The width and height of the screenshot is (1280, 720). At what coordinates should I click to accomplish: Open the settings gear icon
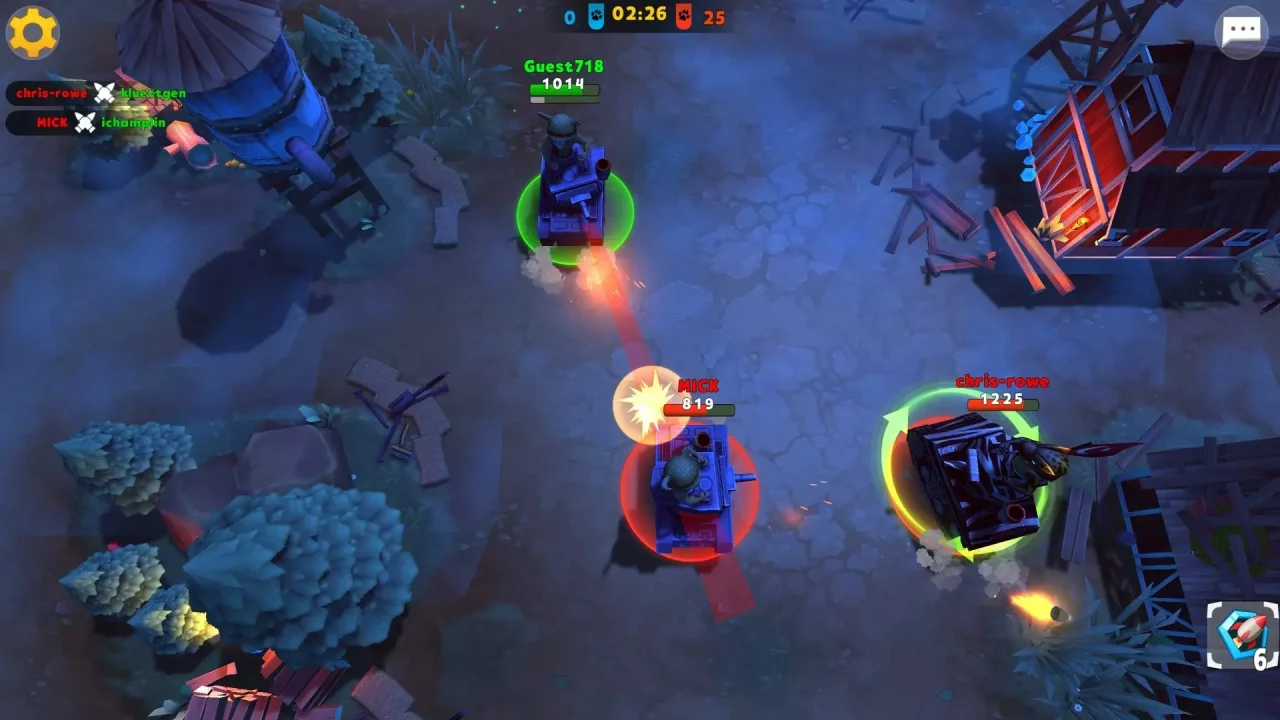coord(33,32)
